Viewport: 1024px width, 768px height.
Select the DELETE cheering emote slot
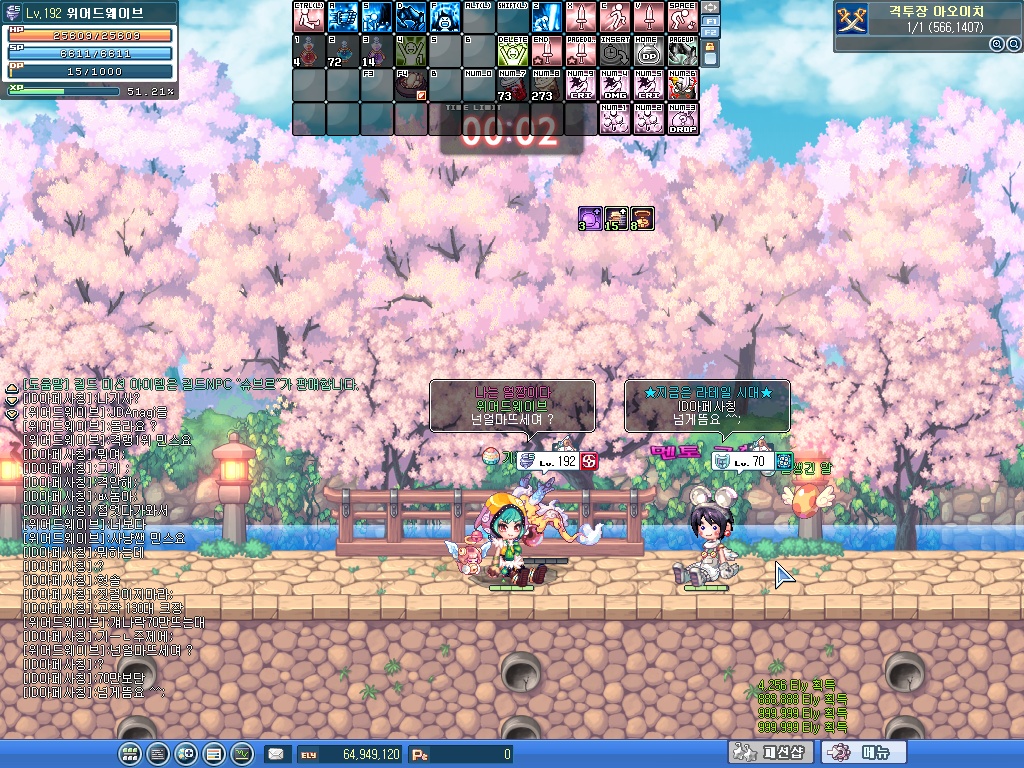pyautogui.click(x=513, y=51)
